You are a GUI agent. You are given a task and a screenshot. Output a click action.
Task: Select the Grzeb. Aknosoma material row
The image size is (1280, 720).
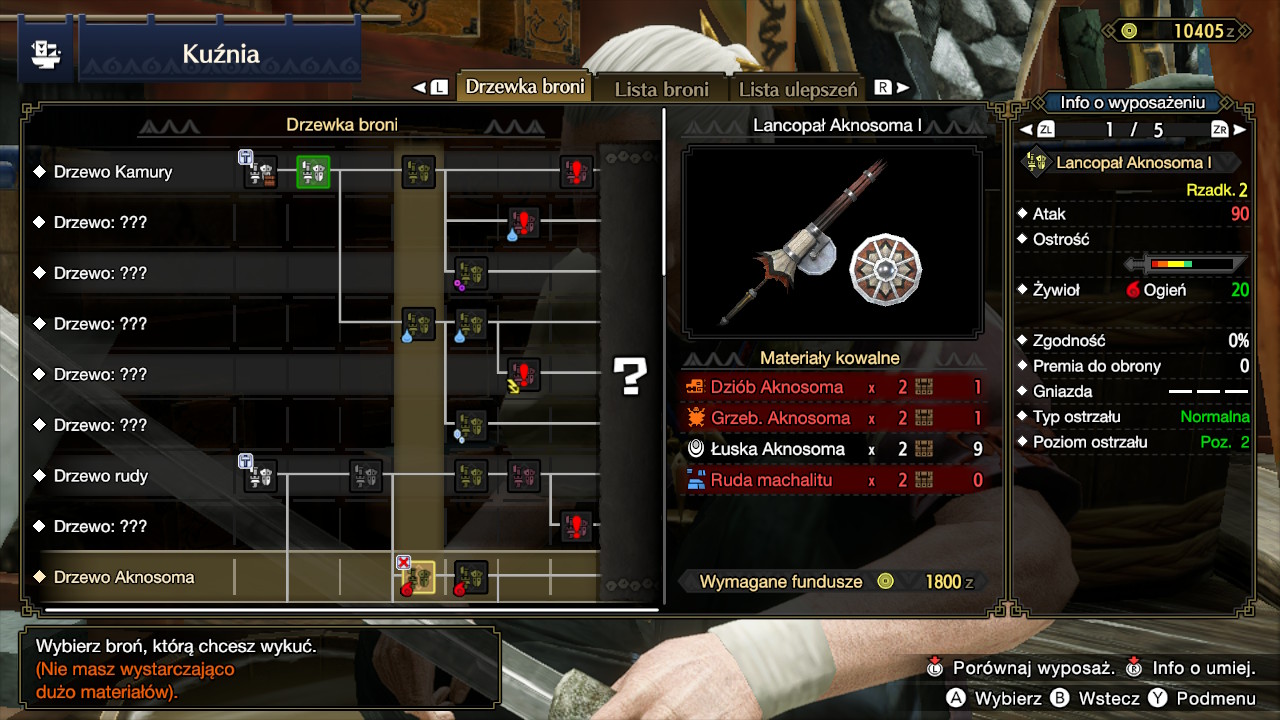point(833,418)
